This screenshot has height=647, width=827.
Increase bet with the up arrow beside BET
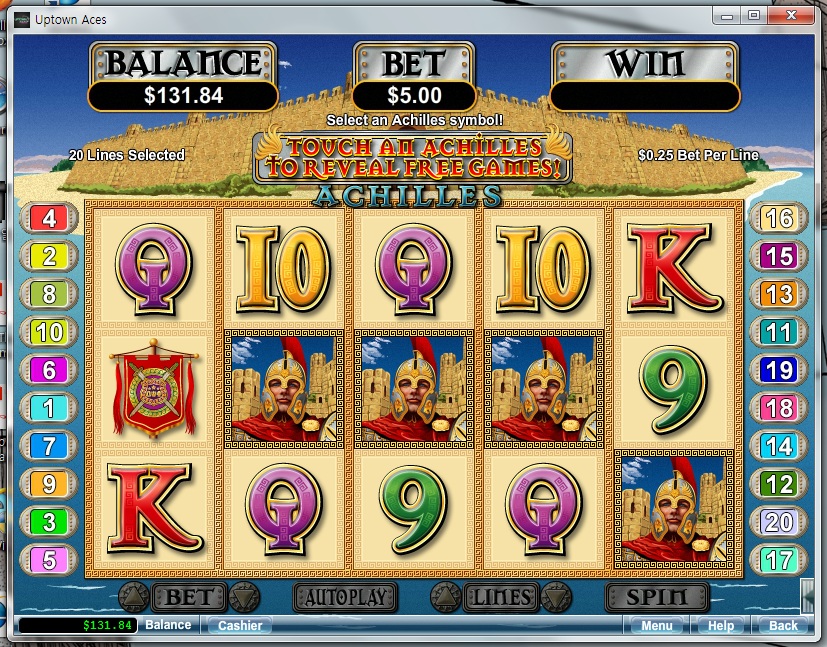(x=133, y=598)
